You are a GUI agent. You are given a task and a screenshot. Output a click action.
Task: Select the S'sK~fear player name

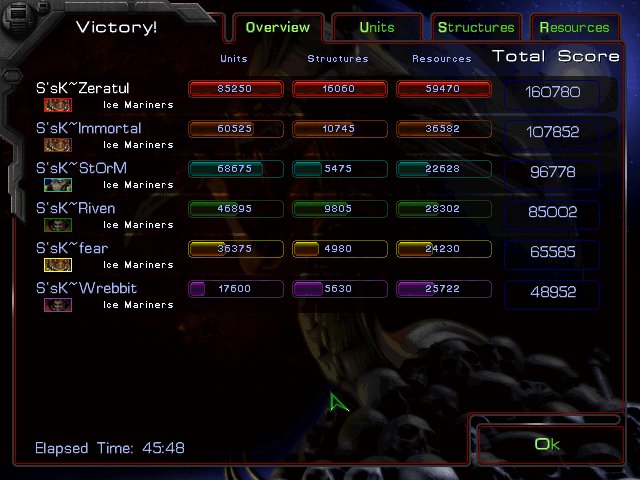click(72, 249)
